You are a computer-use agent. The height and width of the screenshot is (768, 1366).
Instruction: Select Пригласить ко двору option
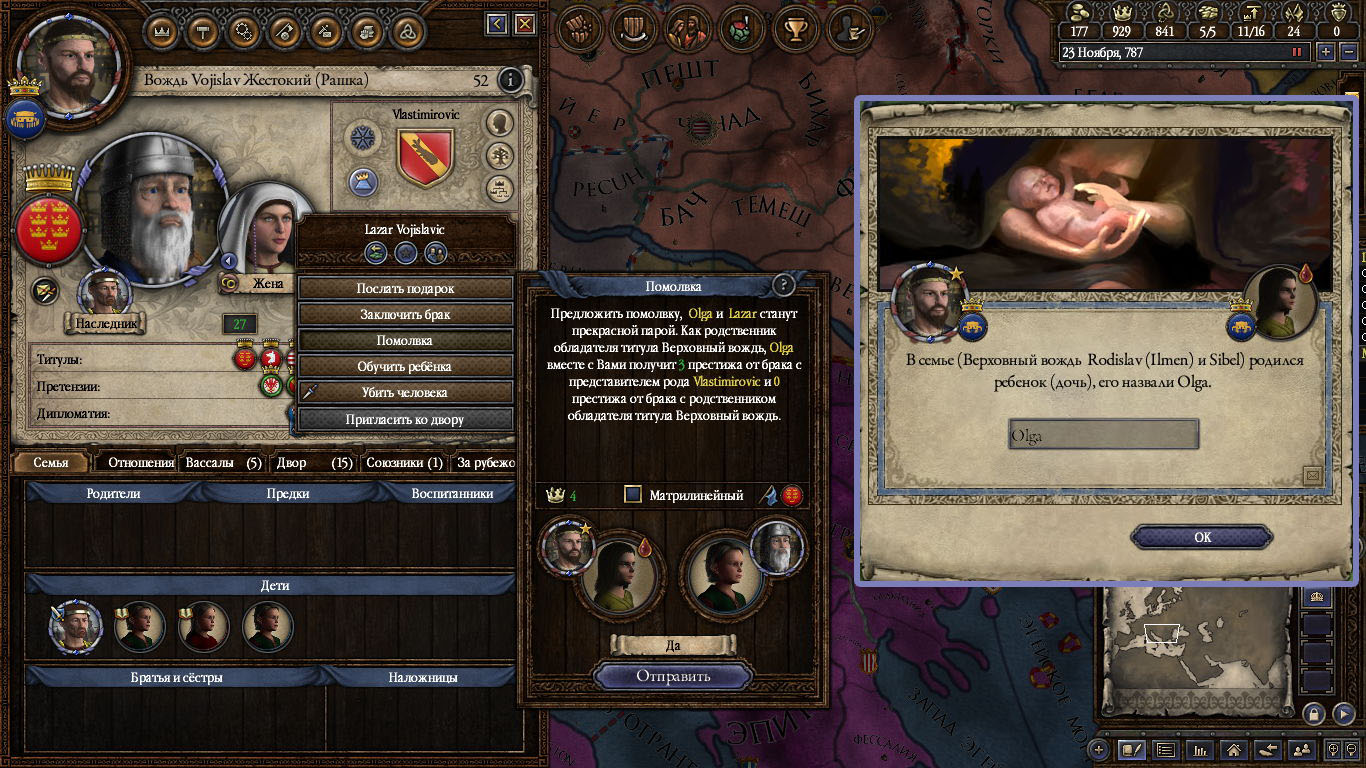point(405,419)
